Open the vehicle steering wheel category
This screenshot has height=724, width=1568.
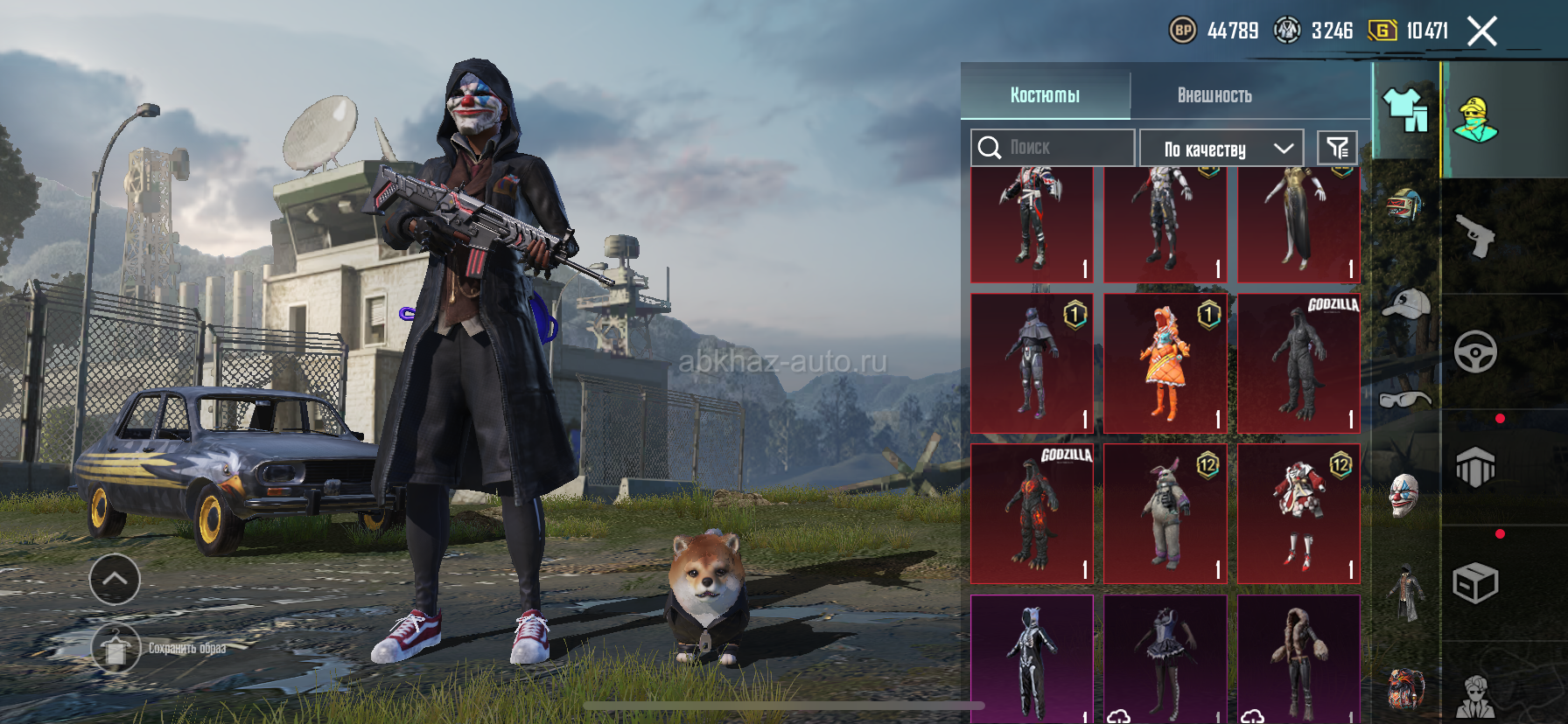(x=1475, y=352)
